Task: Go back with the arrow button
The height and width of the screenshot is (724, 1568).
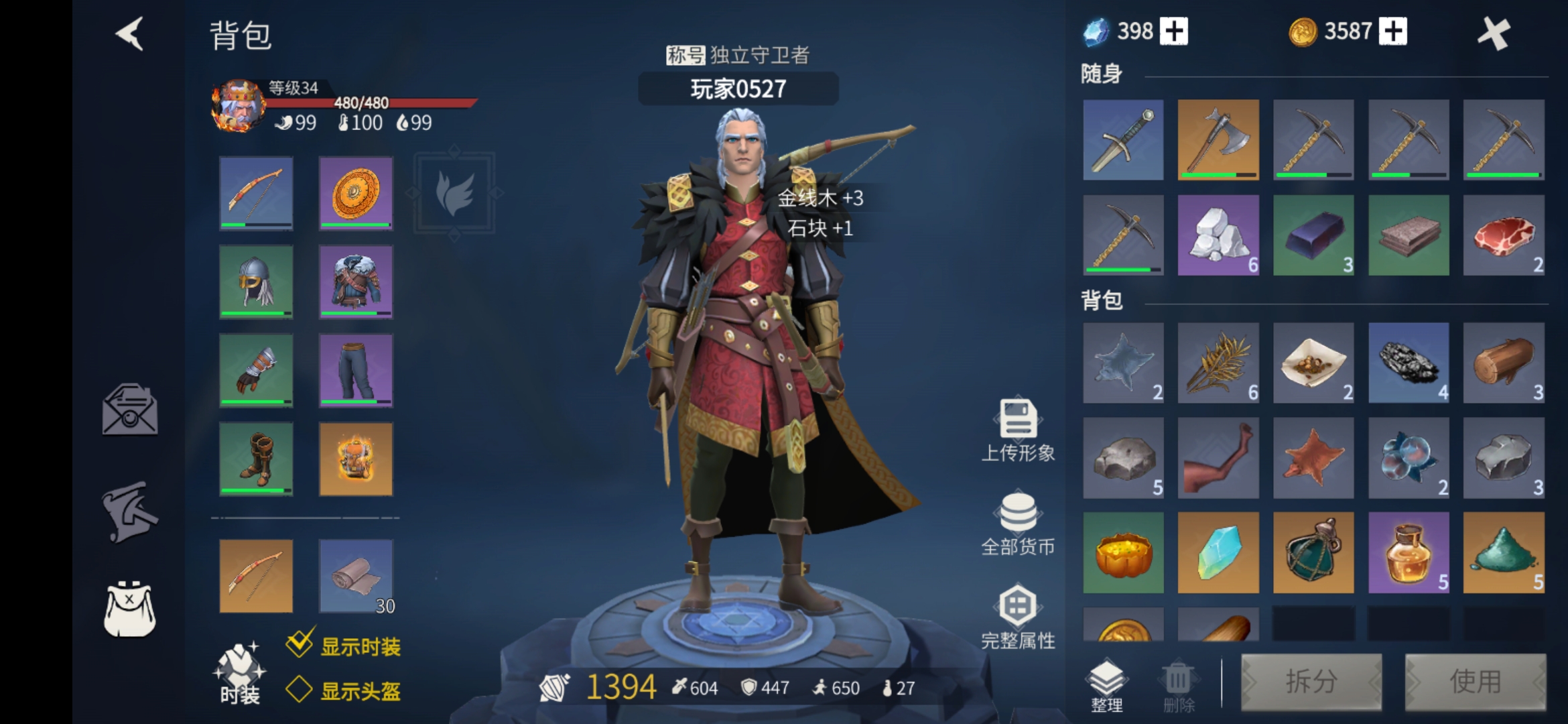Action: [x=130, y=34]
